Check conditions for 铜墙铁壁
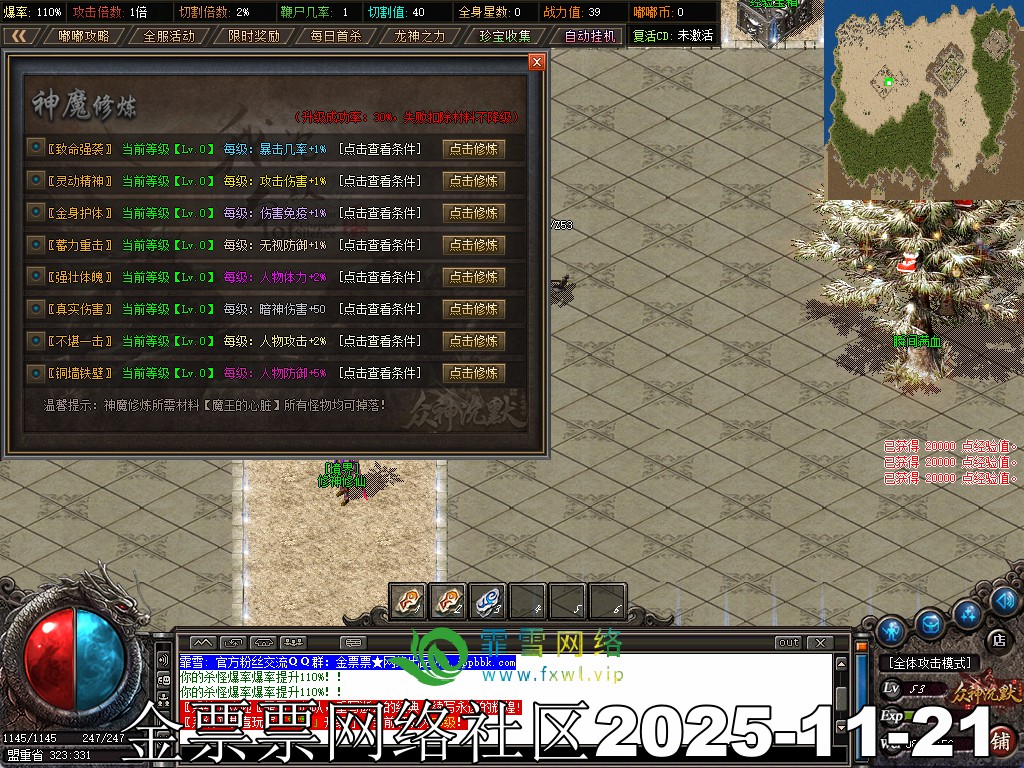 (x=380, y=373)
